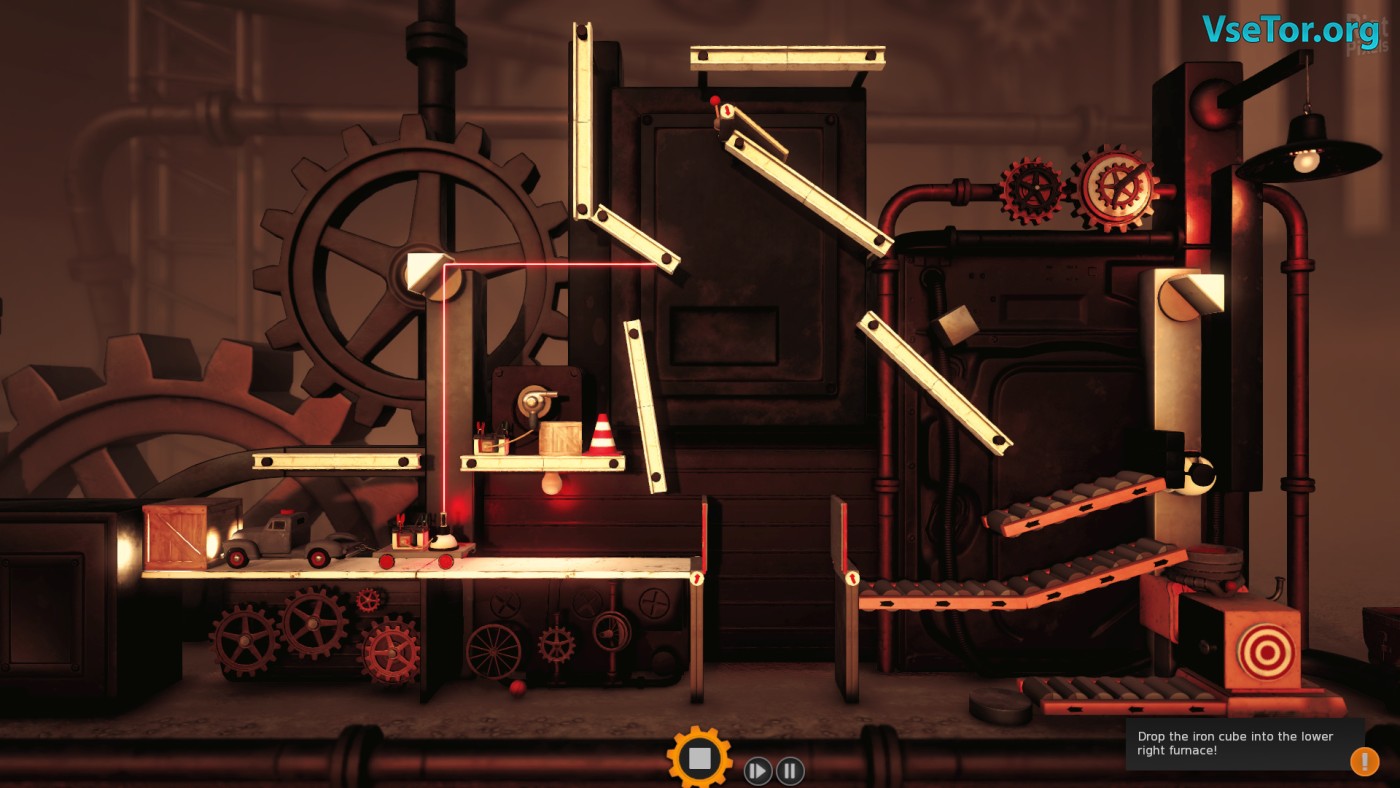Pause the running simulation

790,771
